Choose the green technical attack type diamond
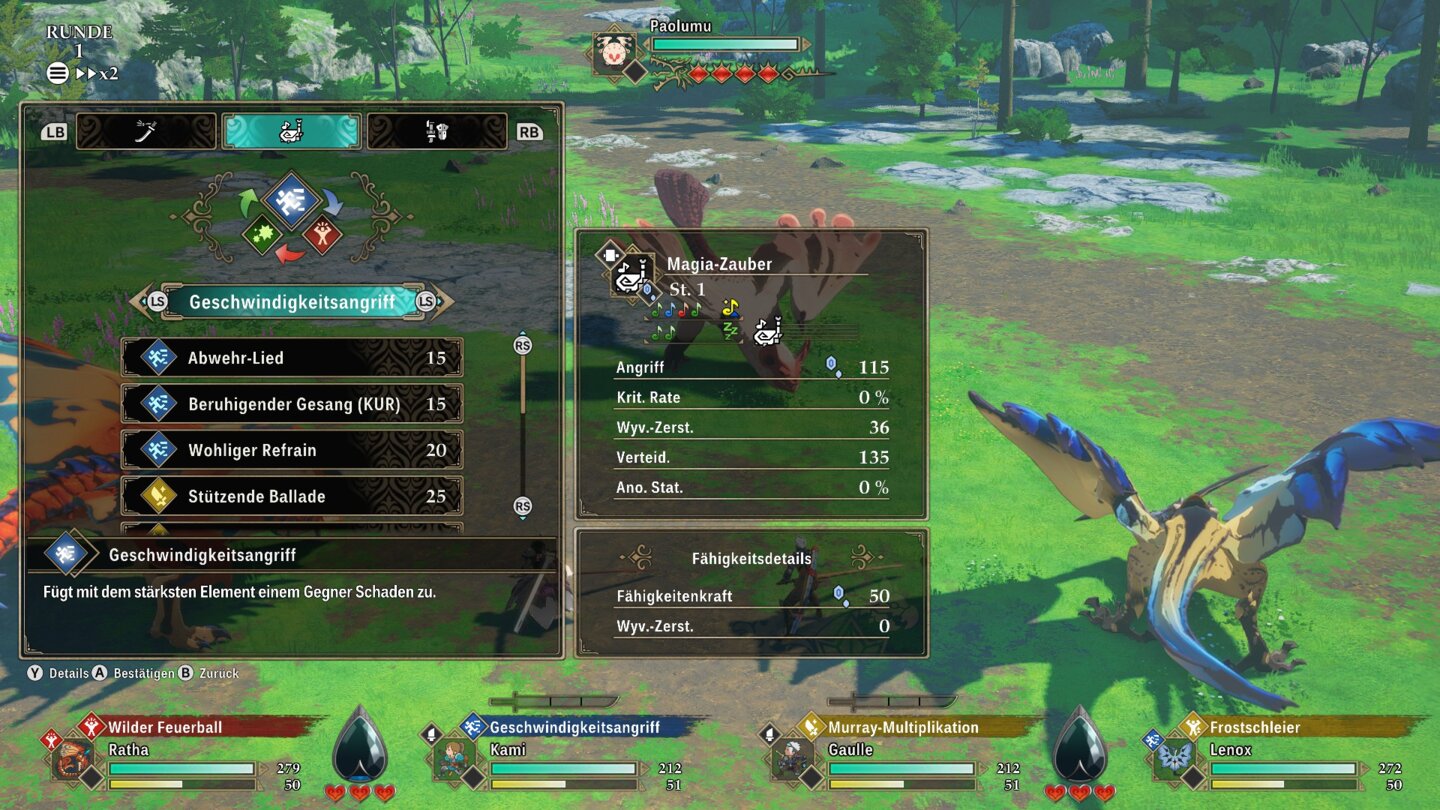This screenshot has height=810, width=1440. 262,235
